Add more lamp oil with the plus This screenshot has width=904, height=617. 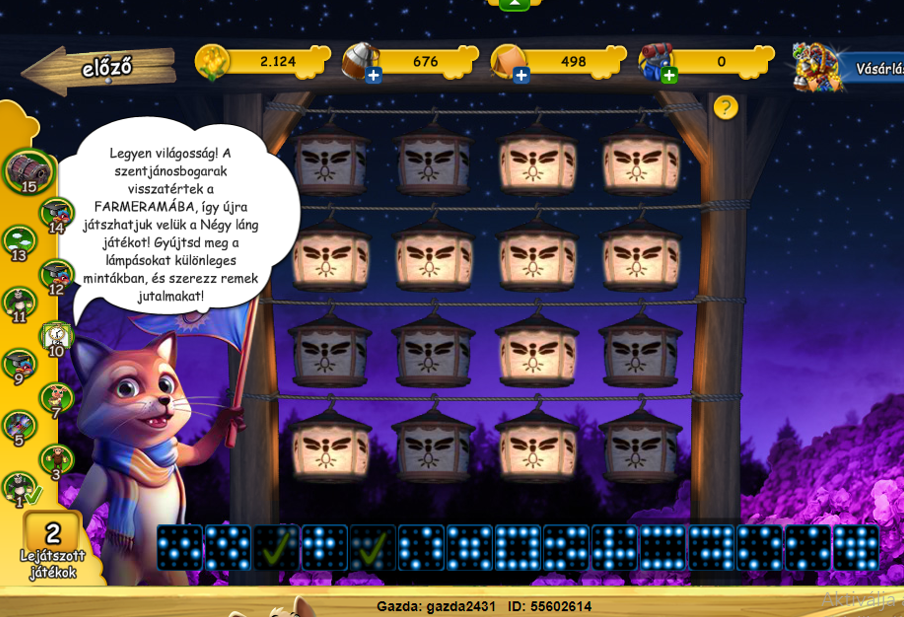(x=373, y=75)
